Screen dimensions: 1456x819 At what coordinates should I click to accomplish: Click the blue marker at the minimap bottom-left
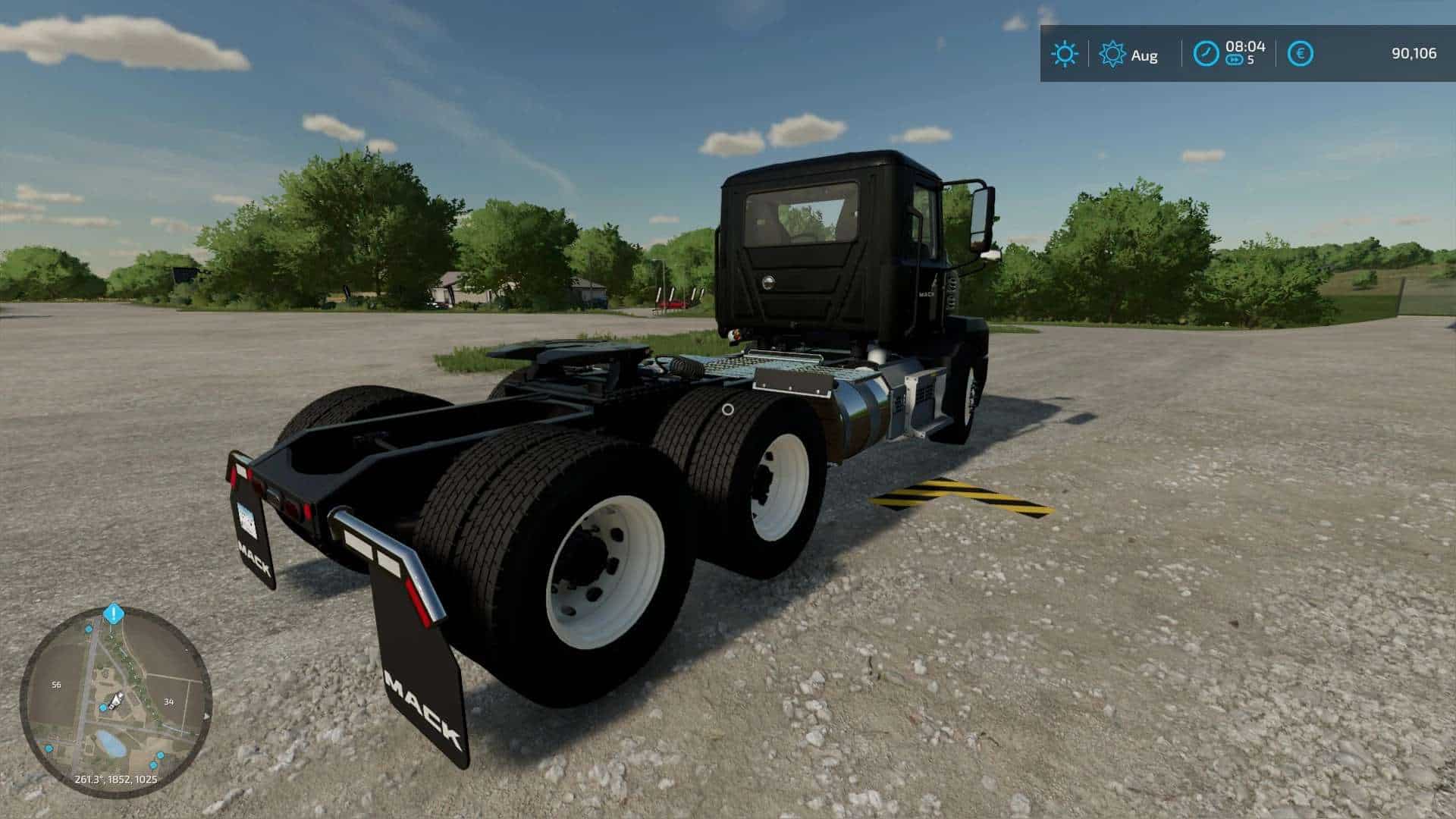pos(49,748)
